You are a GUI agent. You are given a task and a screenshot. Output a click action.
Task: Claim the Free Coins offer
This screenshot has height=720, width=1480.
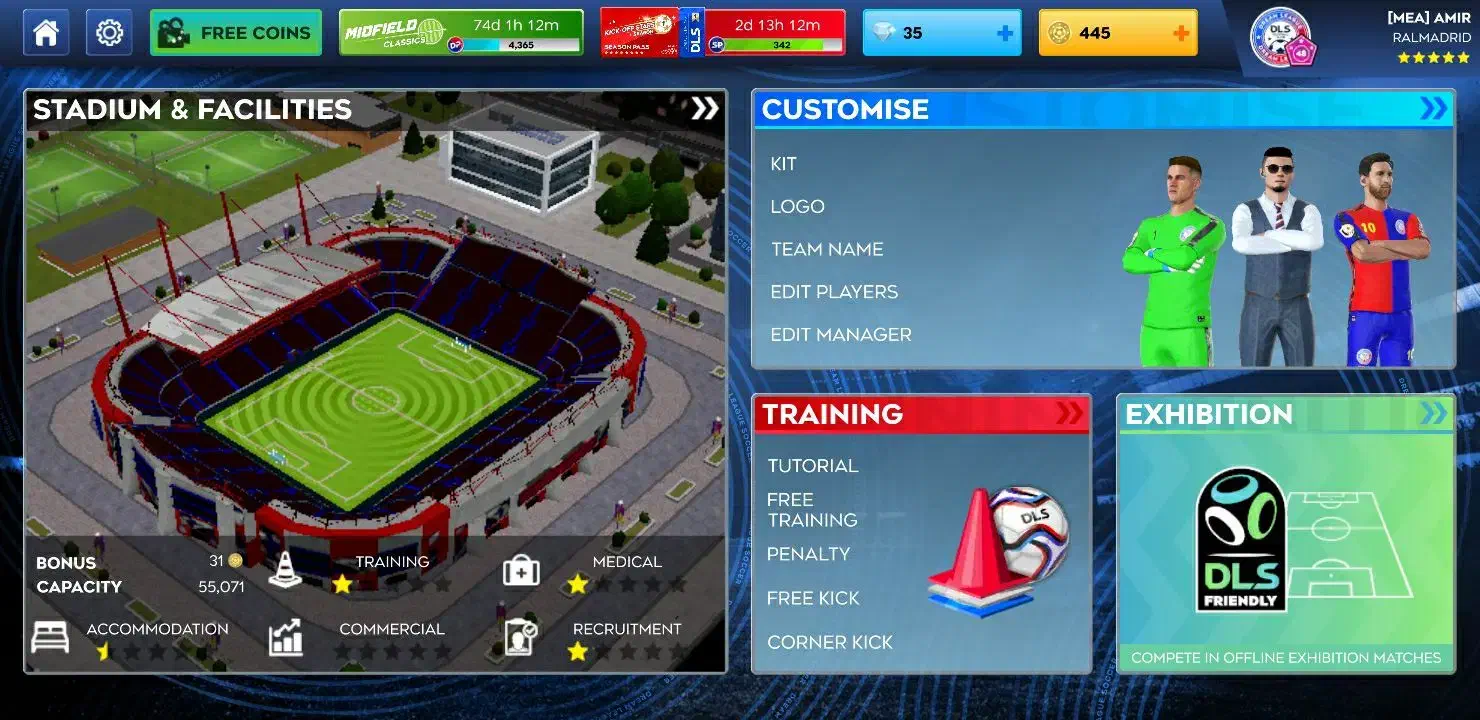pos(236,33)
